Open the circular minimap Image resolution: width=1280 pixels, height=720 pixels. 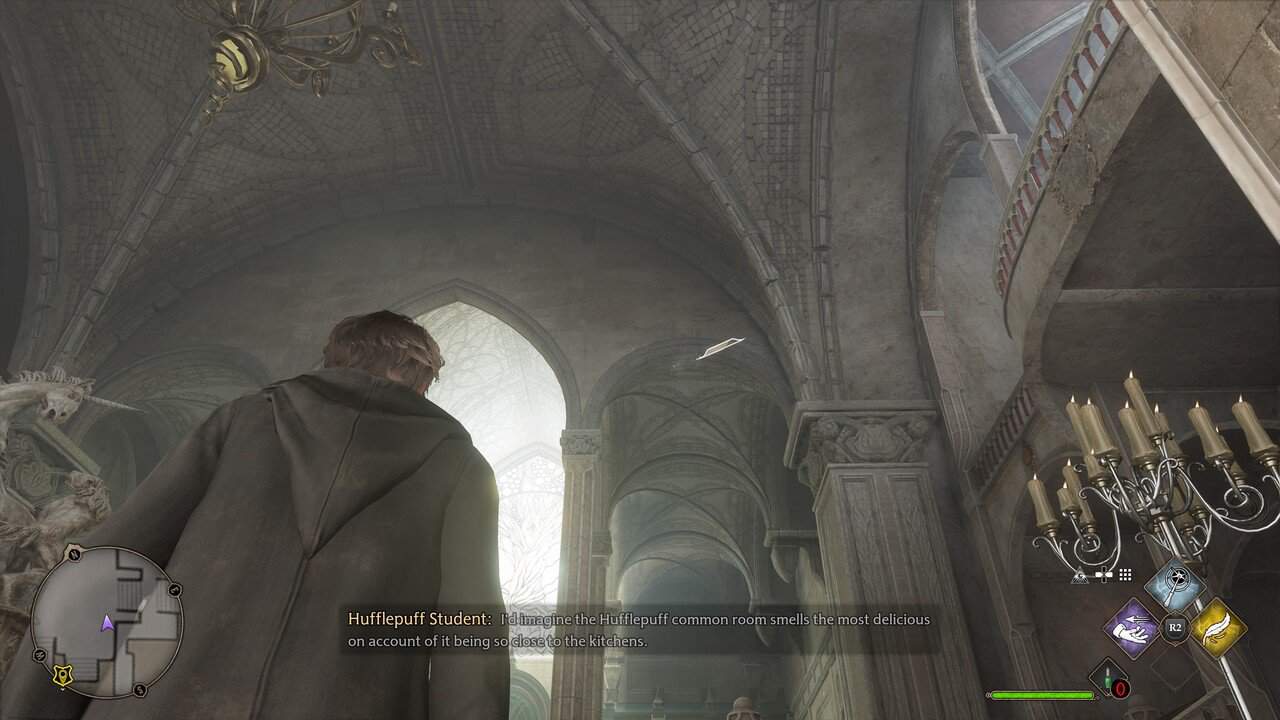[107, 622]
